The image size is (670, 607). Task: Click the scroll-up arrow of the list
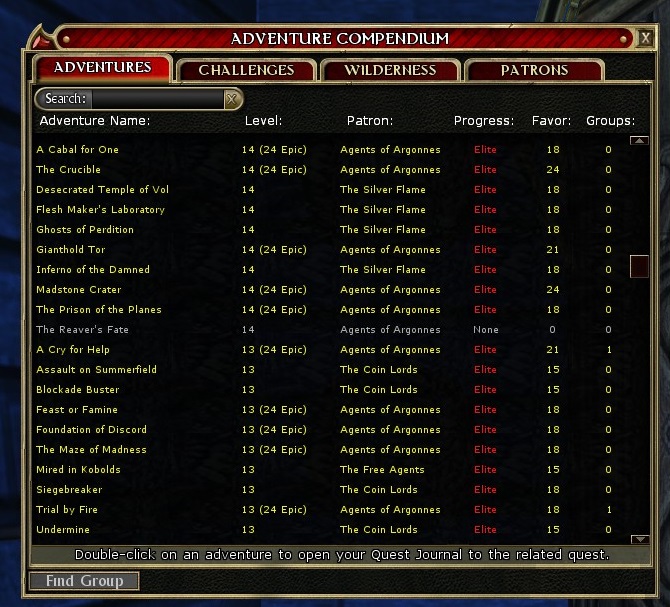tap(639, 141)
